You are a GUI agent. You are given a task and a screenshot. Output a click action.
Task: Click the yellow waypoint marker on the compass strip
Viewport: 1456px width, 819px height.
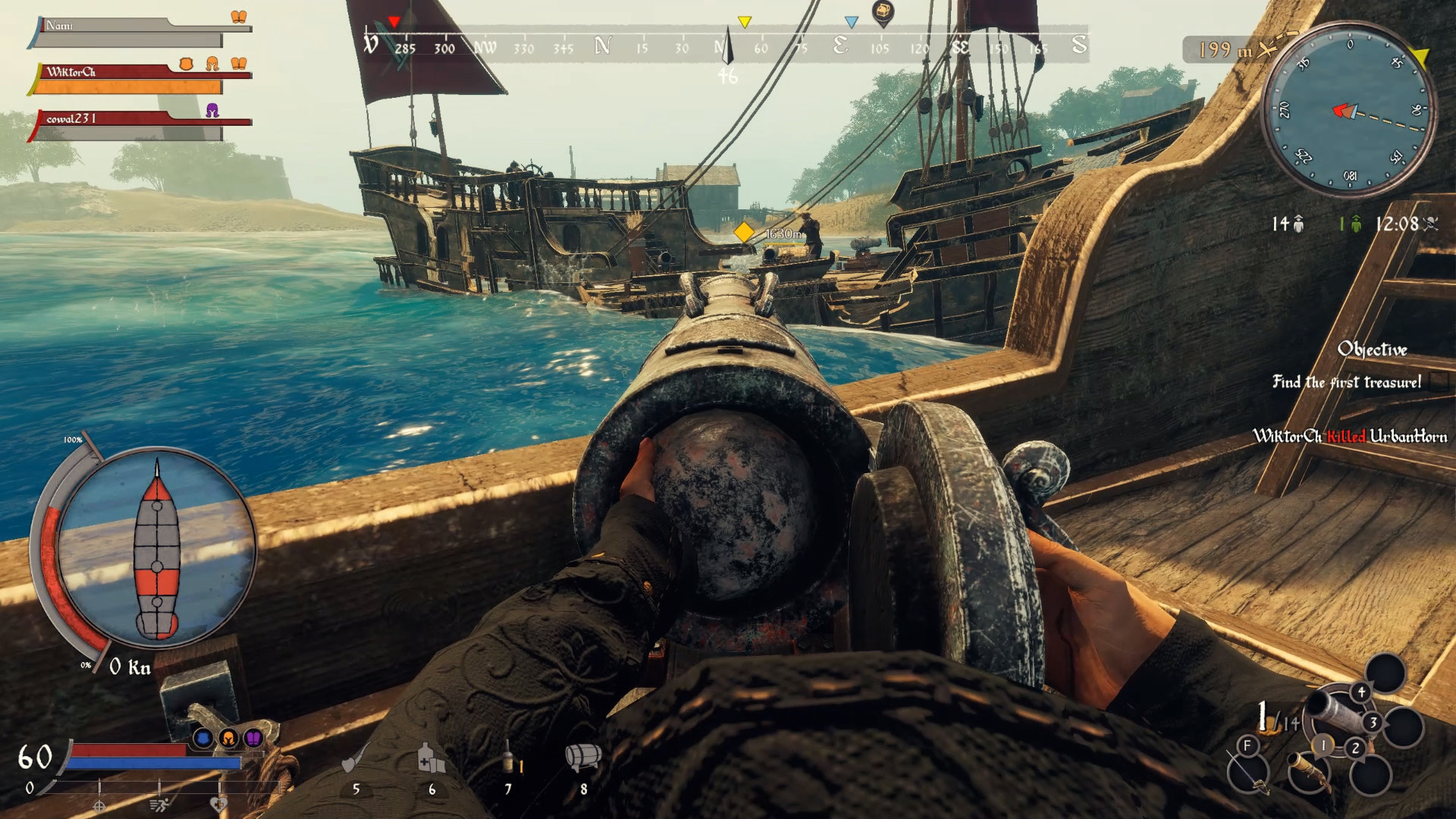(745, 20)
